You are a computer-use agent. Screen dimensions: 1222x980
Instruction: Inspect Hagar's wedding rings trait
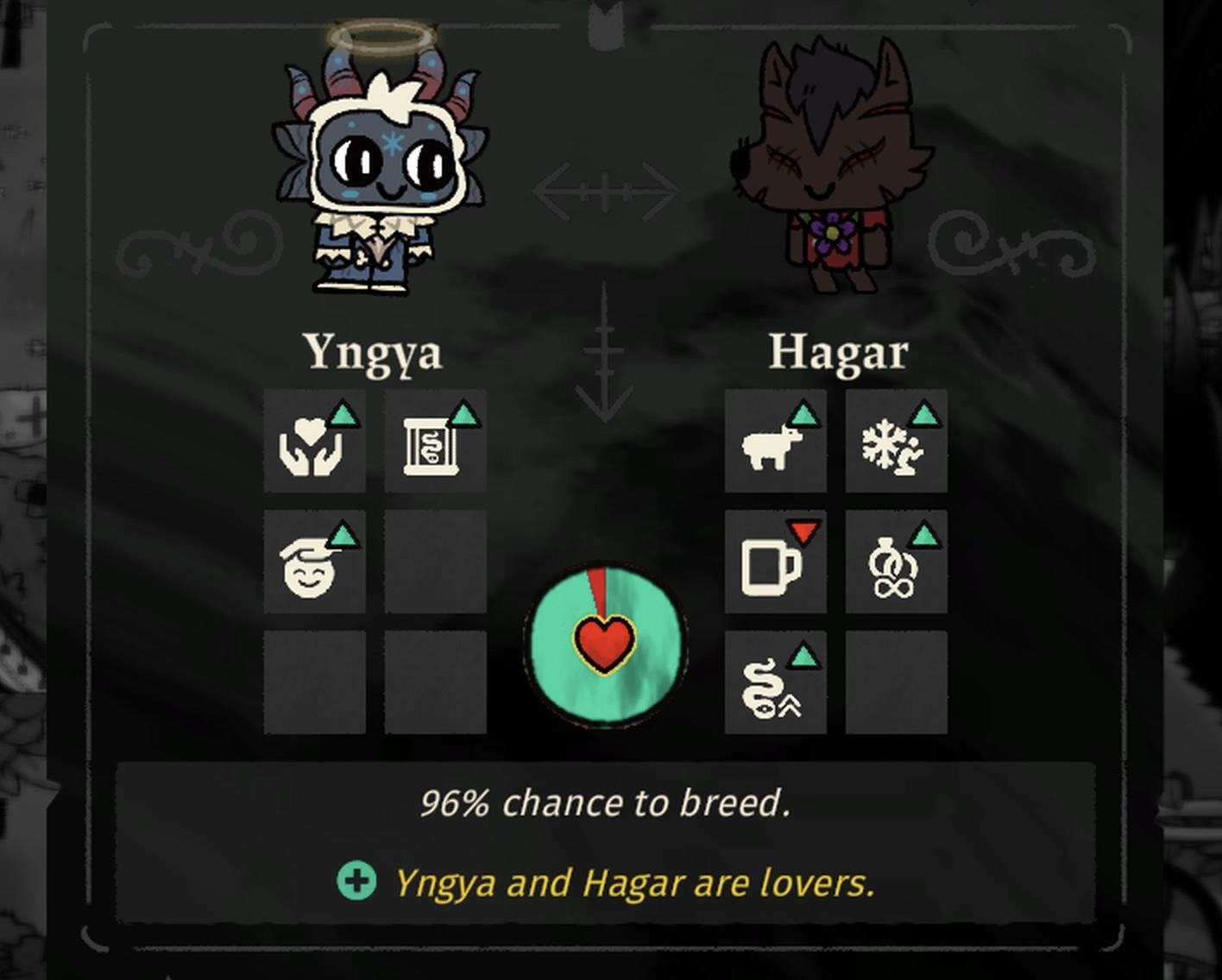(x=896, y=562)
